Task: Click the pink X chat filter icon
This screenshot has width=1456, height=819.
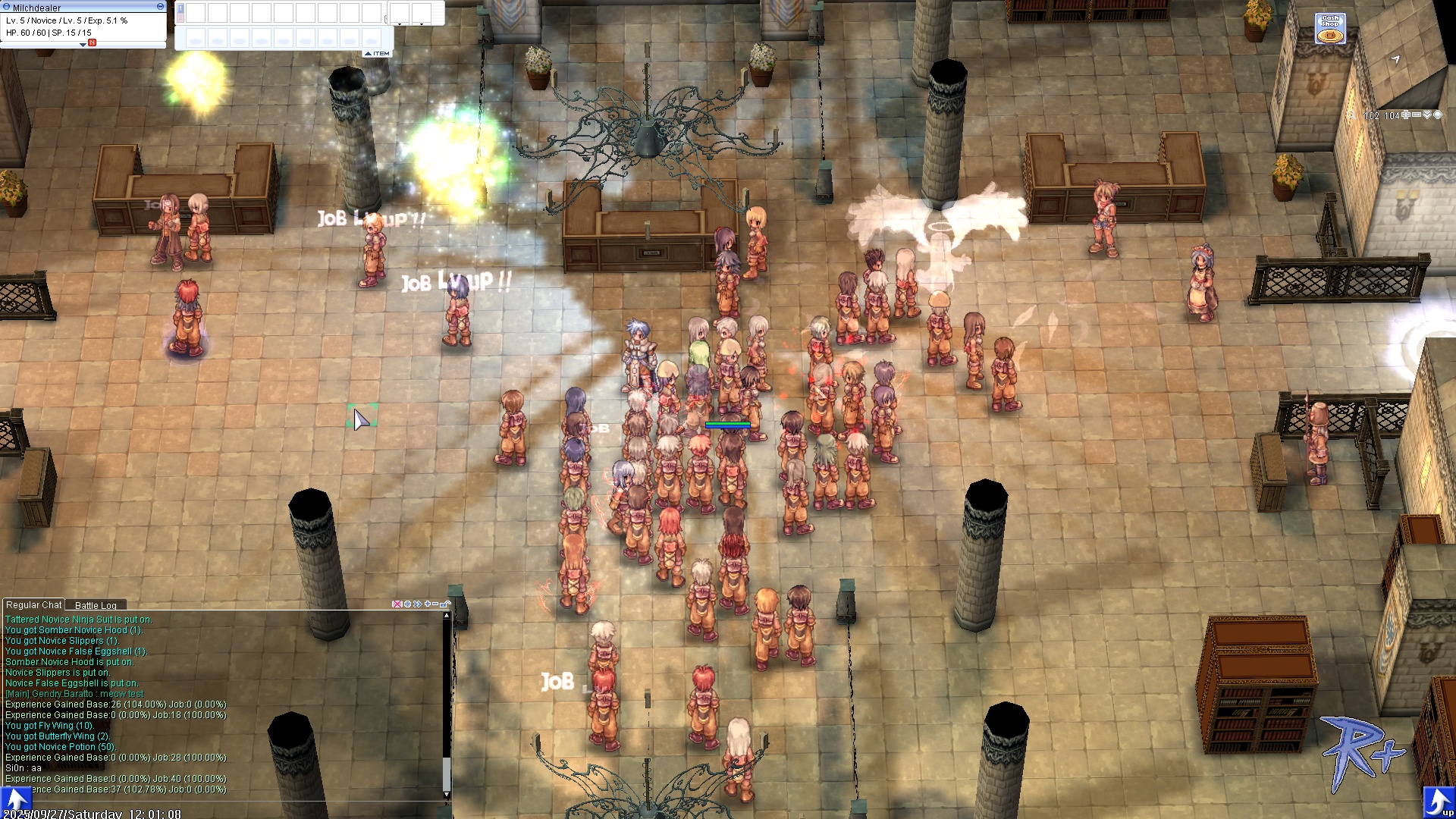Action: click(x=397, y=604)
